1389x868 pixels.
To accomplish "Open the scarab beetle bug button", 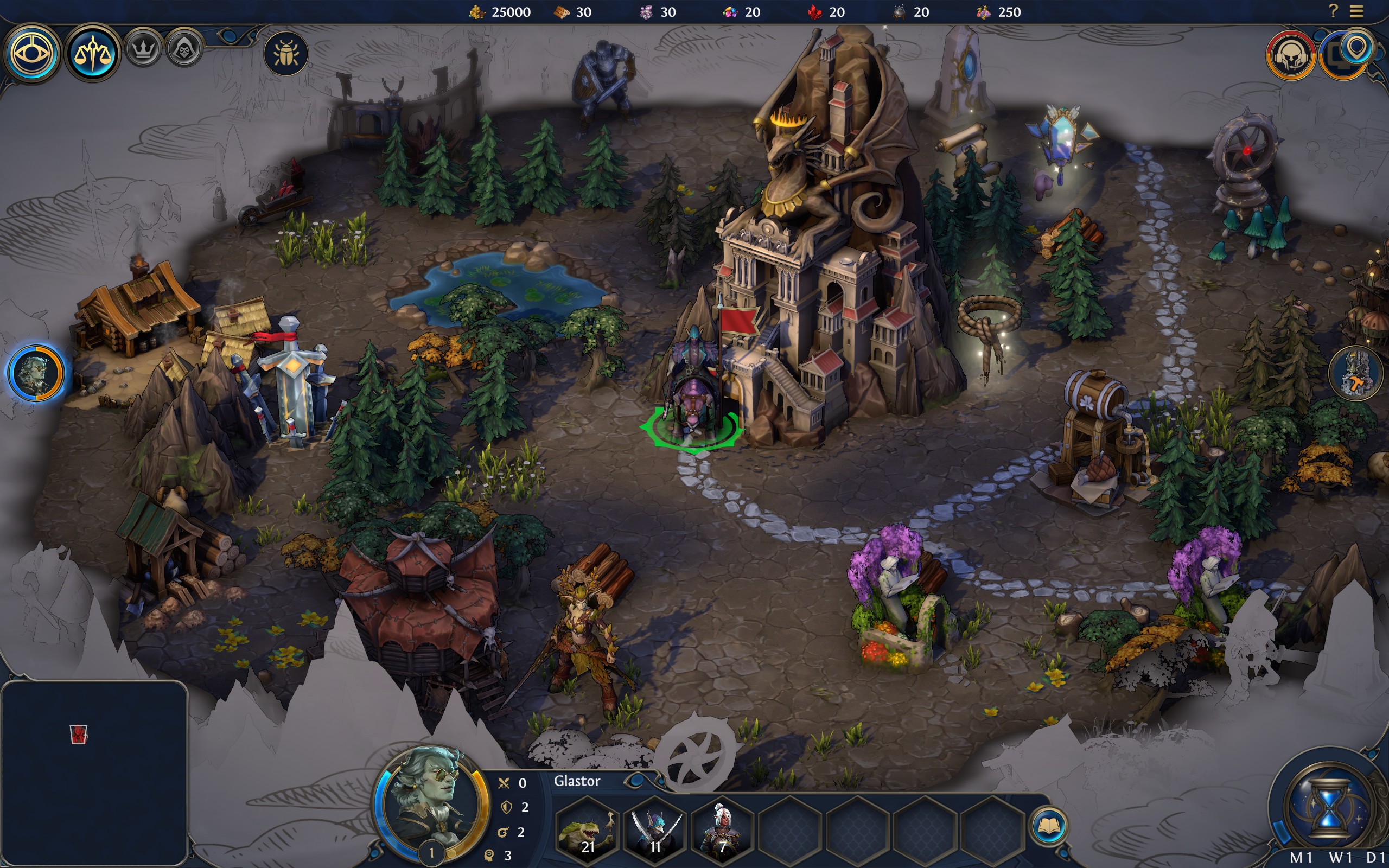I will tap(285, 53).
